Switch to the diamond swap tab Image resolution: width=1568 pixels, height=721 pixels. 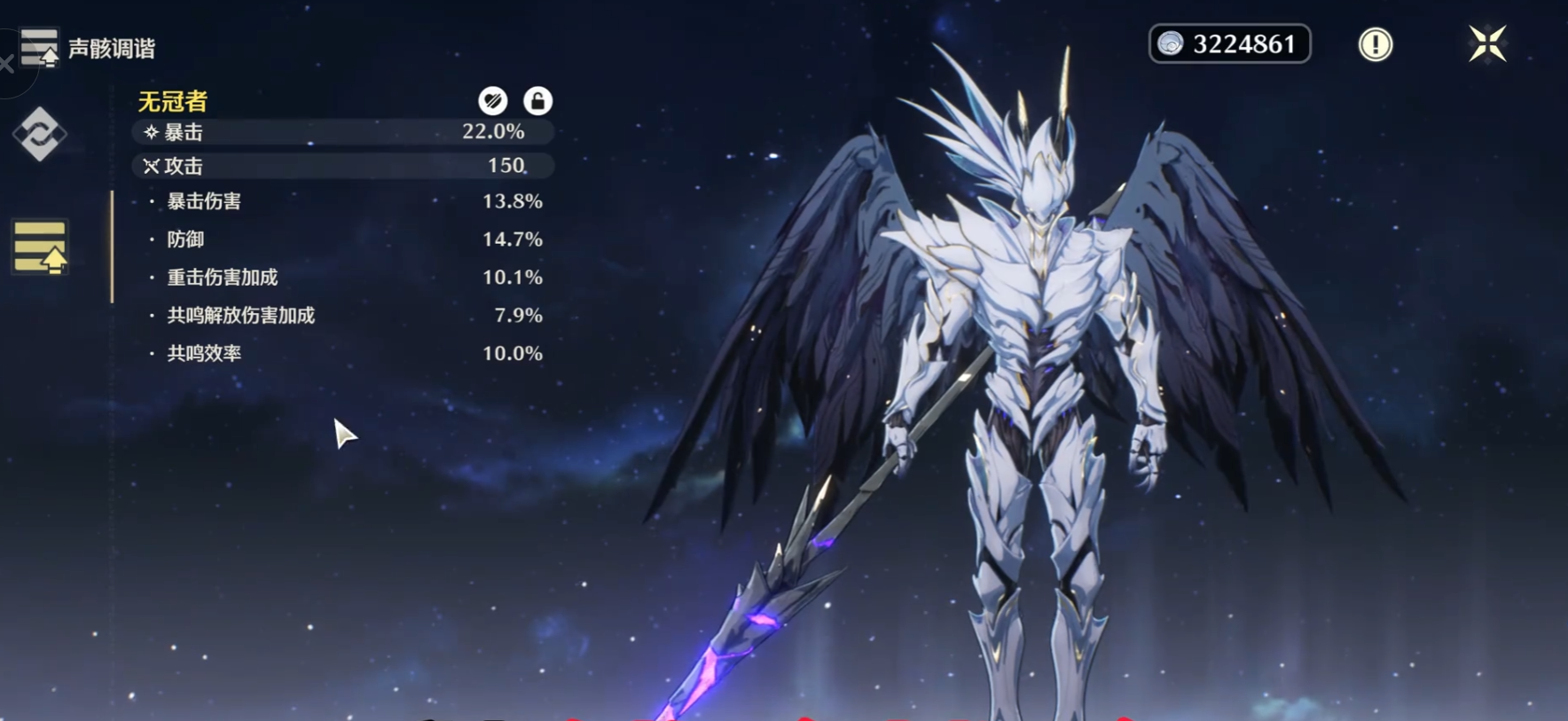(39, 134)
